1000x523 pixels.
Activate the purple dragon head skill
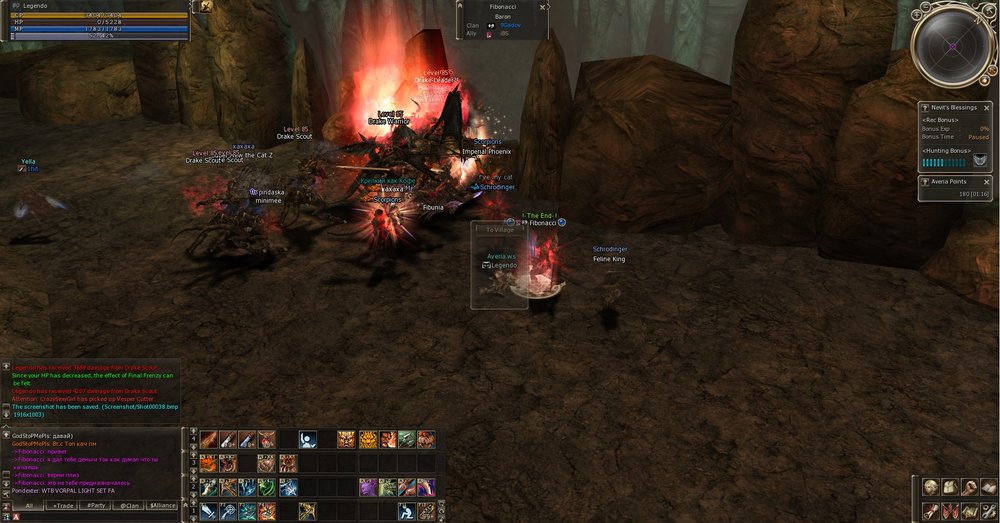coord(367,487)
